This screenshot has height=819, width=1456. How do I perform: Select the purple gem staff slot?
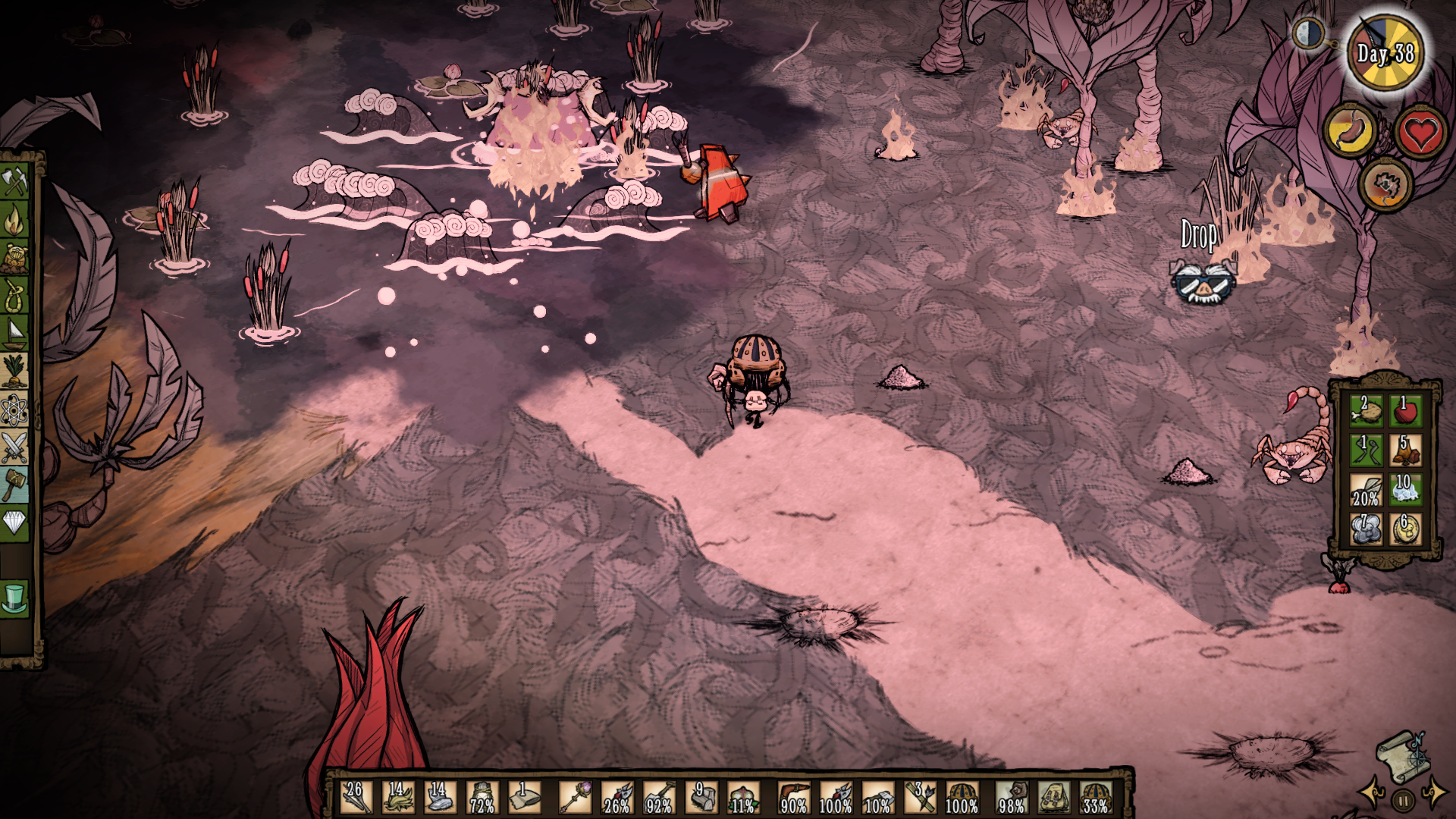point(575,798)
